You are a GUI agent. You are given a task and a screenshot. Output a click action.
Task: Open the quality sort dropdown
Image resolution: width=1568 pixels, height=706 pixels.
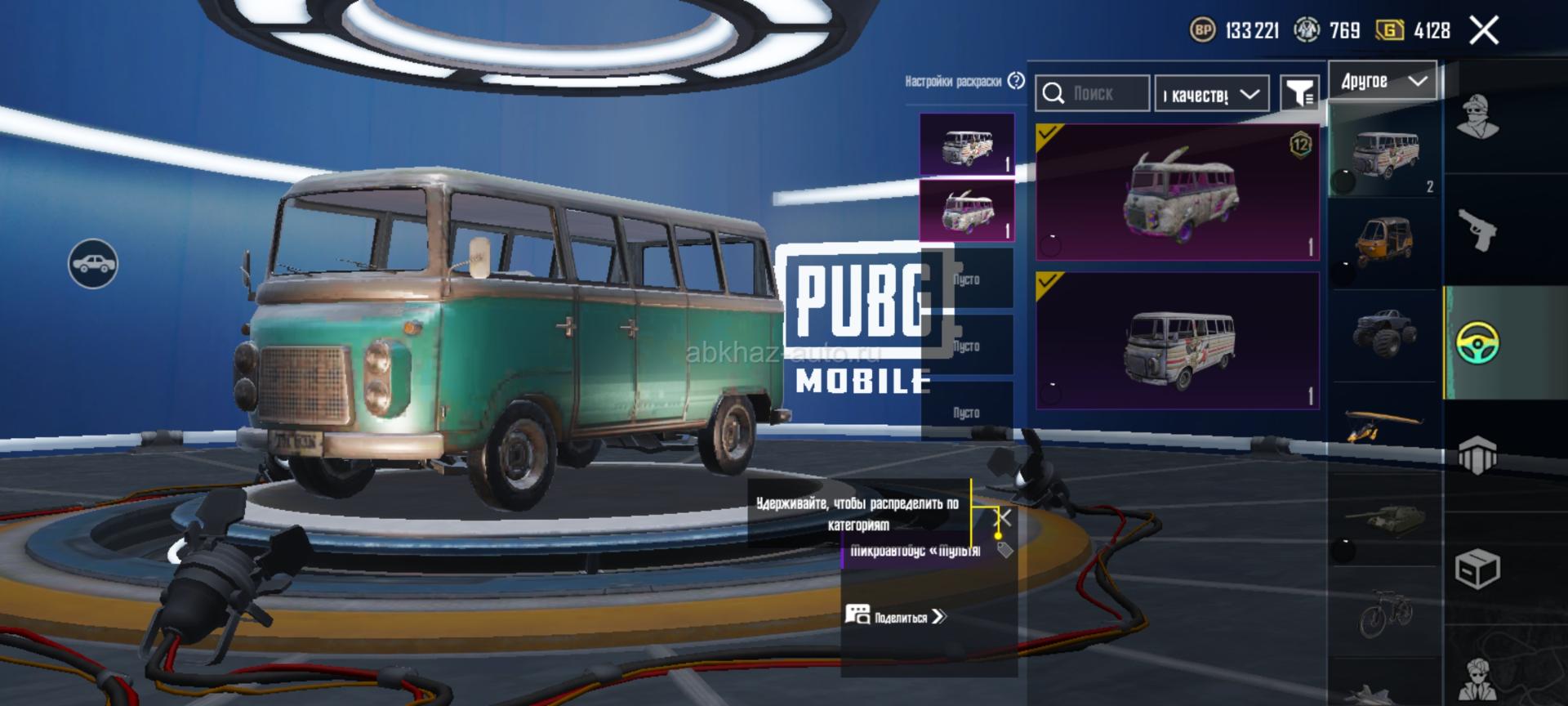(x=1211, y=95)
